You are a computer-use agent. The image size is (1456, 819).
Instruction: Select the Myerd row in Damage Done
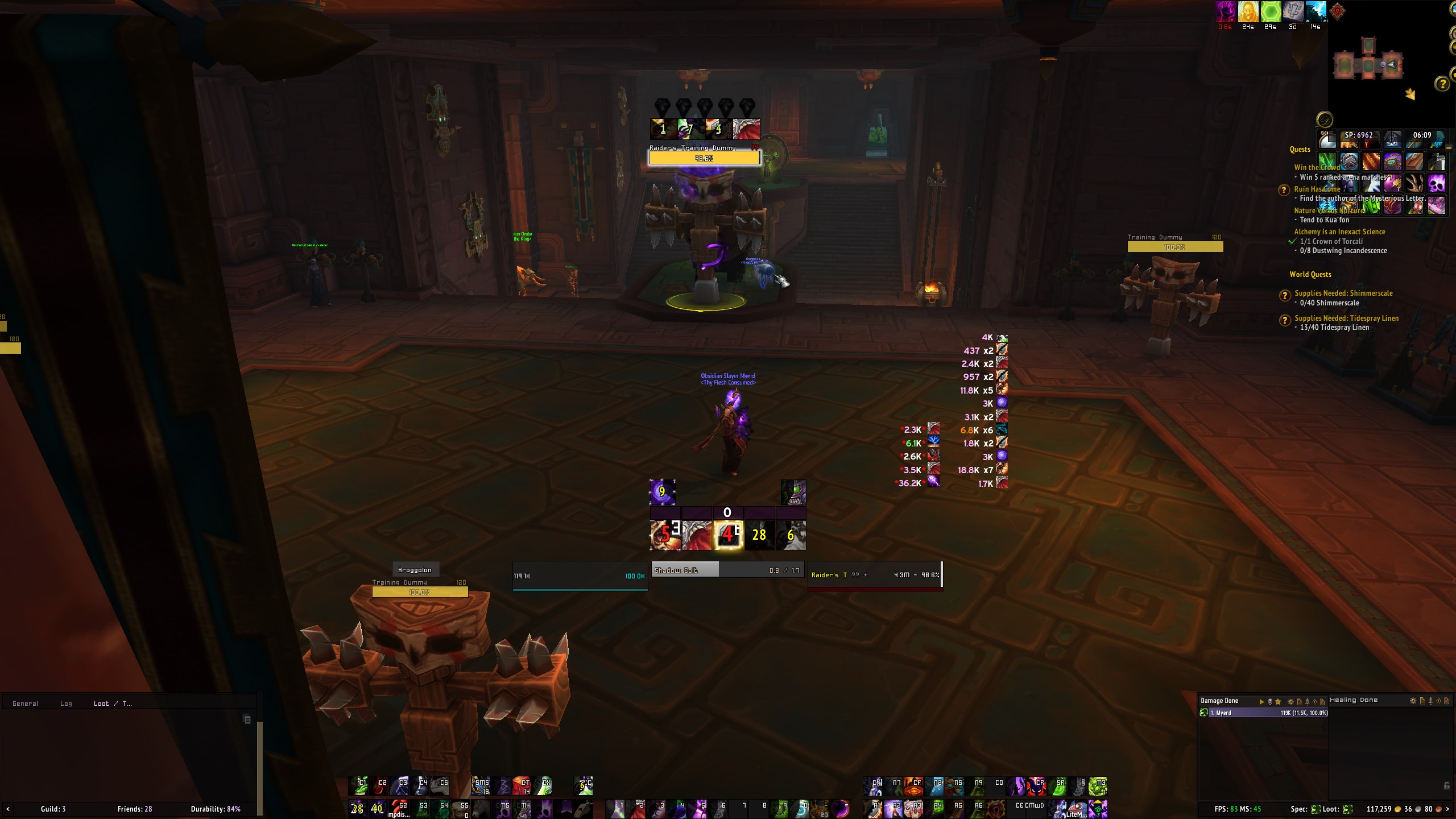pos(1263,713)
